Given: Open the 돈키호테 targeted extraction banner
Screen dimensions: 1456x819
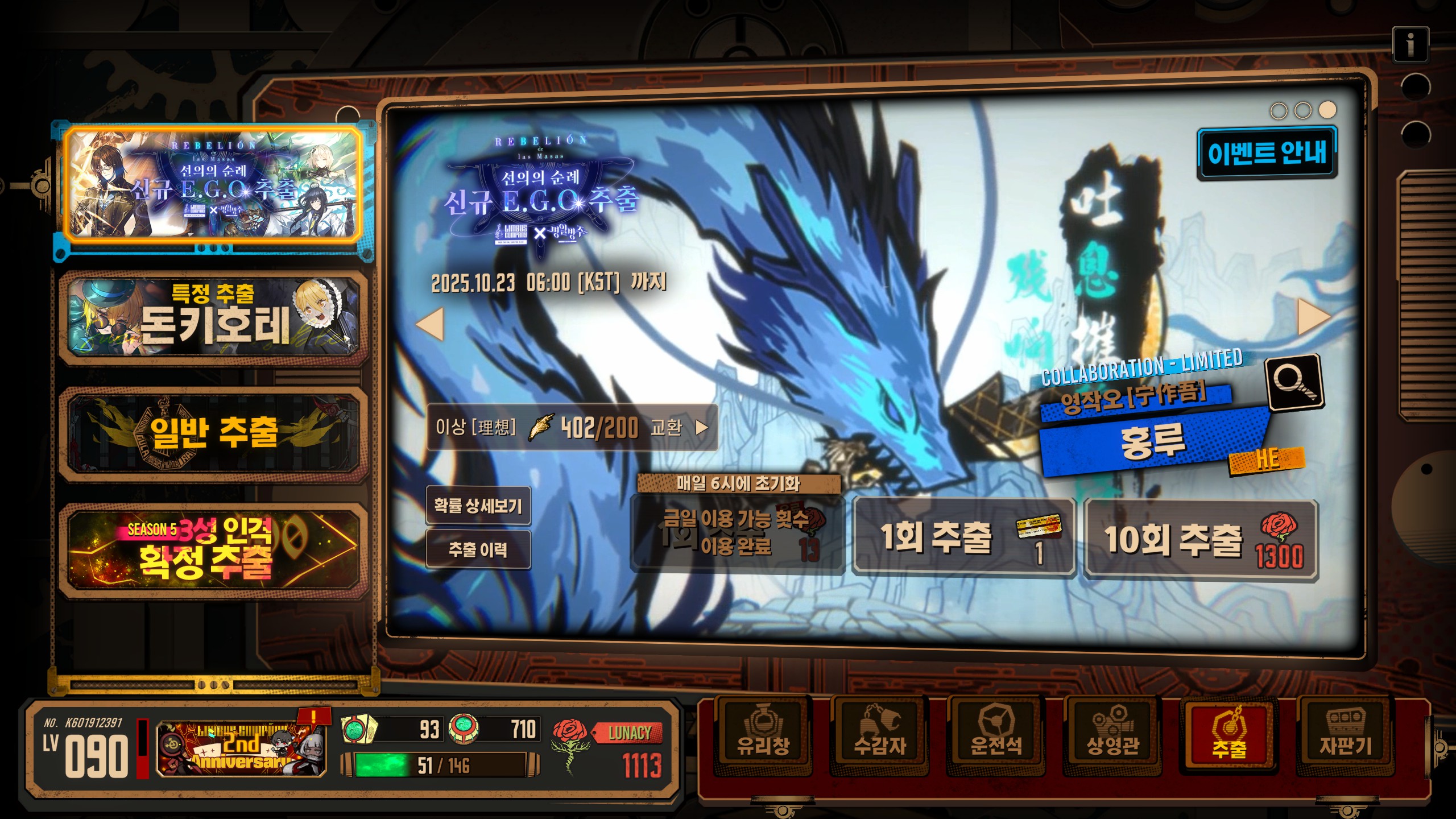Looking at the screenshot, I should pyautogui.click(x=213, y=317).
